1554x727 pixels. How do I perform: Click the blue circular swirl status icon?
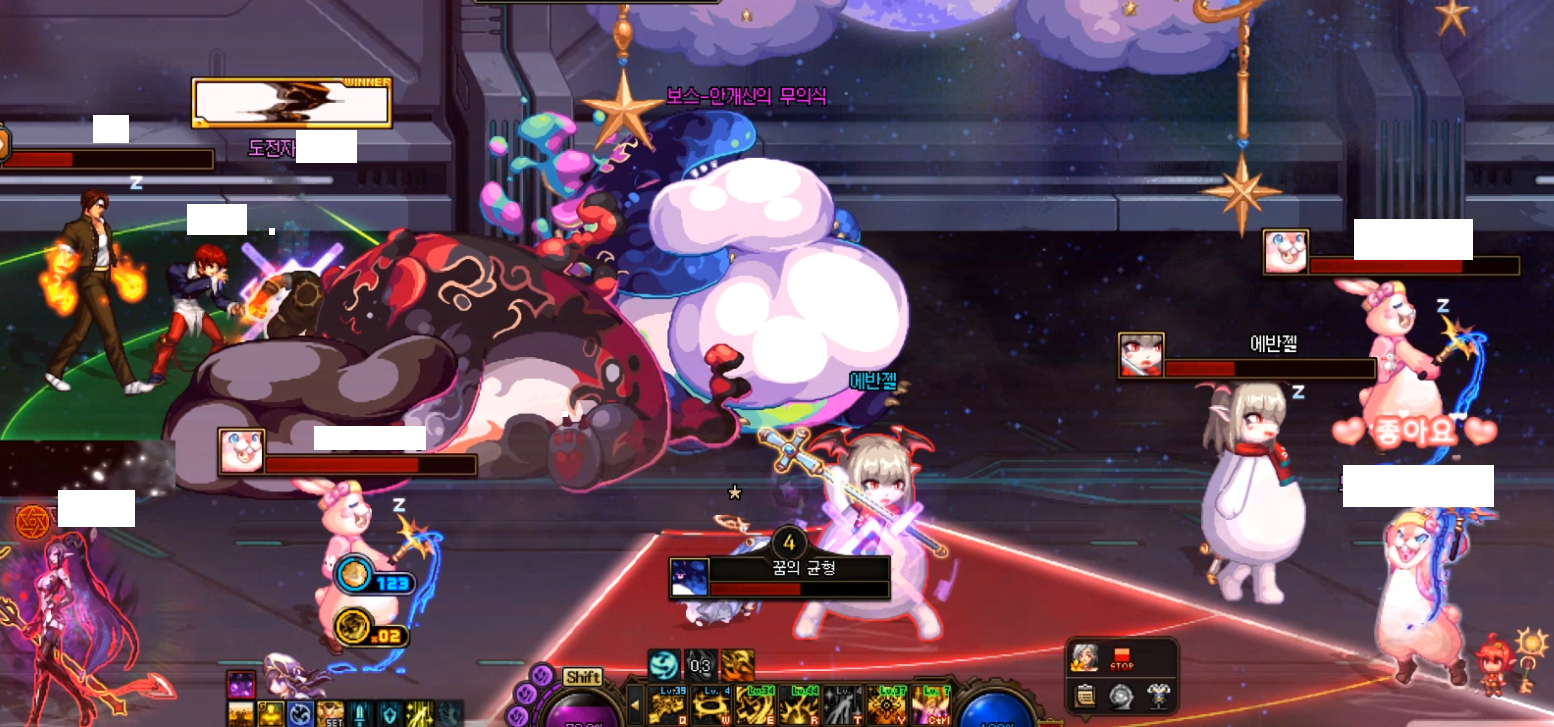[300, 714]
